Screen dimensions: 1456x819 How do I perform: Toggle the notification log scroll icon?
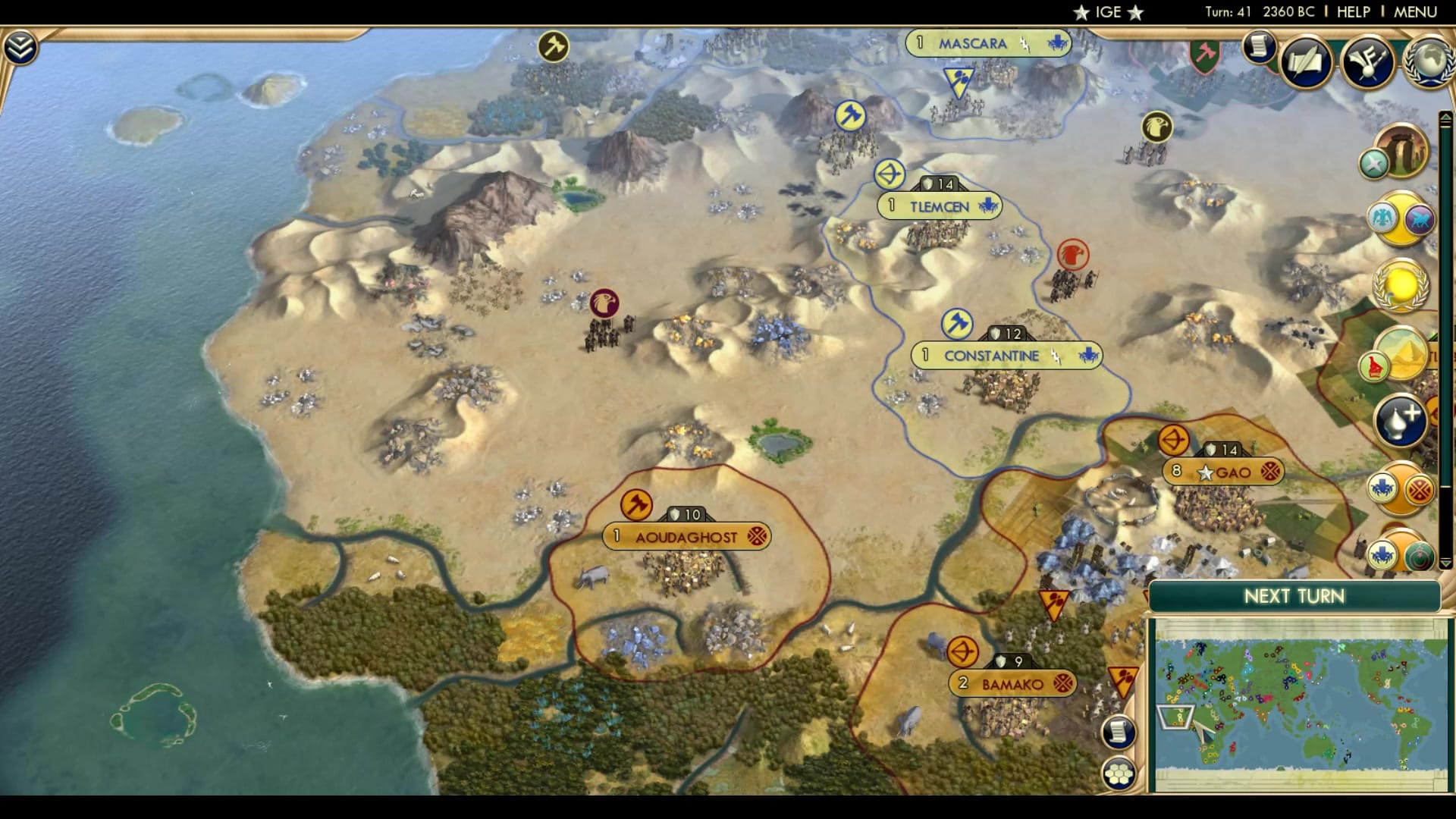pos(1118,732)
